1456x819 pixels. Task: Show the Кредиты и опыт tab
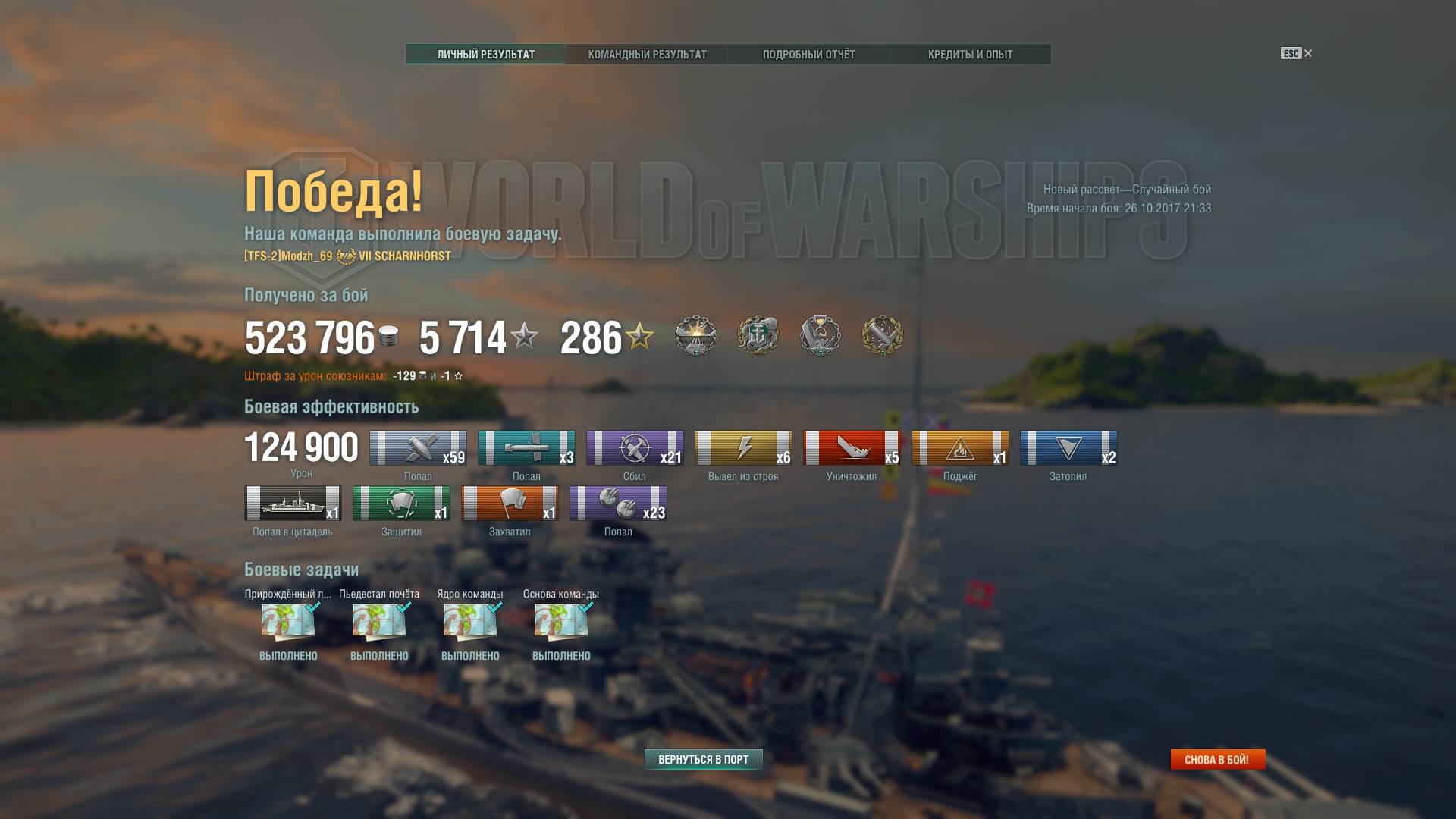pyautogui.click(x=970, y=55)
